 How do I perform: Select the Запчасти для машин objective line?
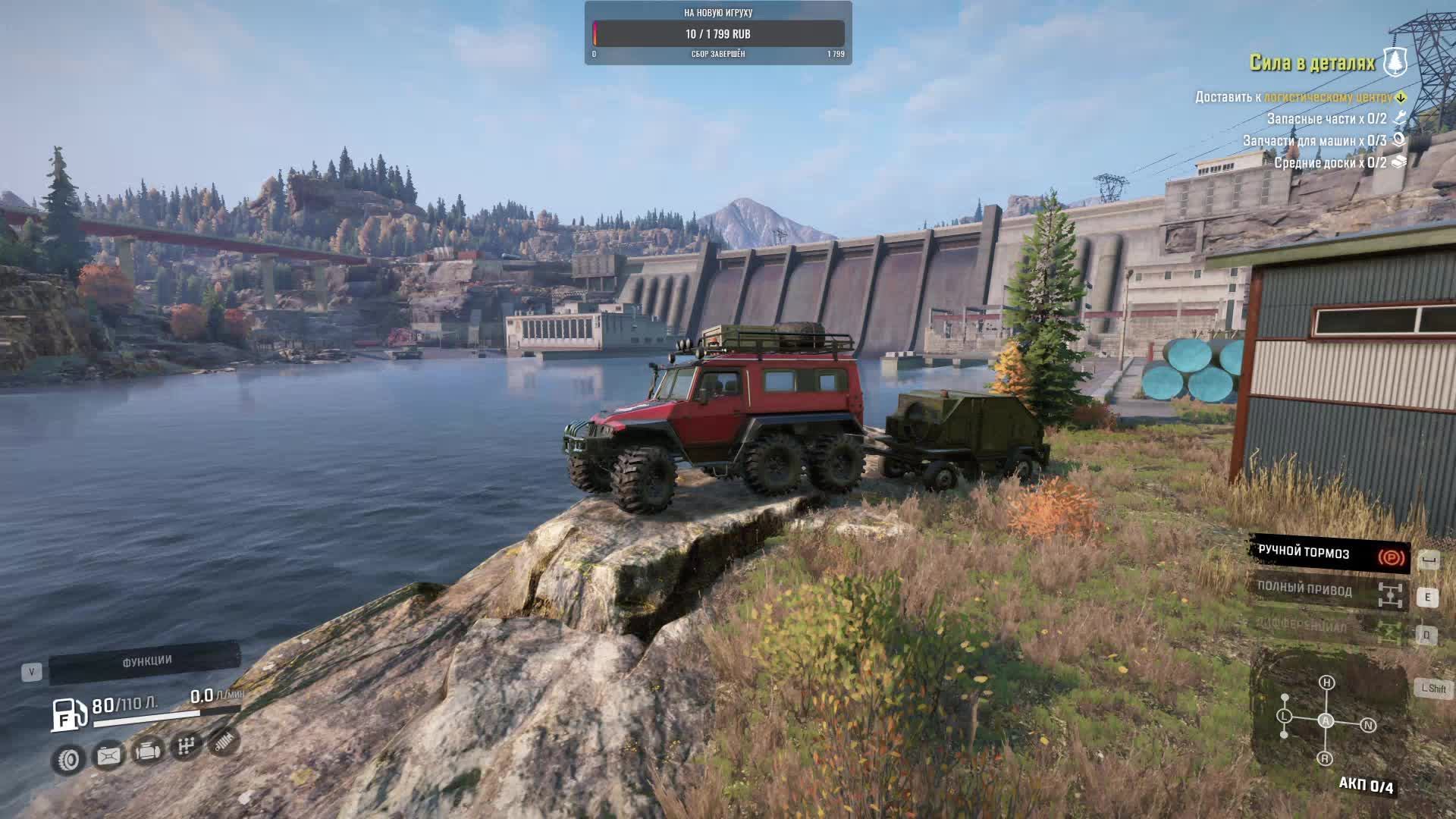(1314, 140)
